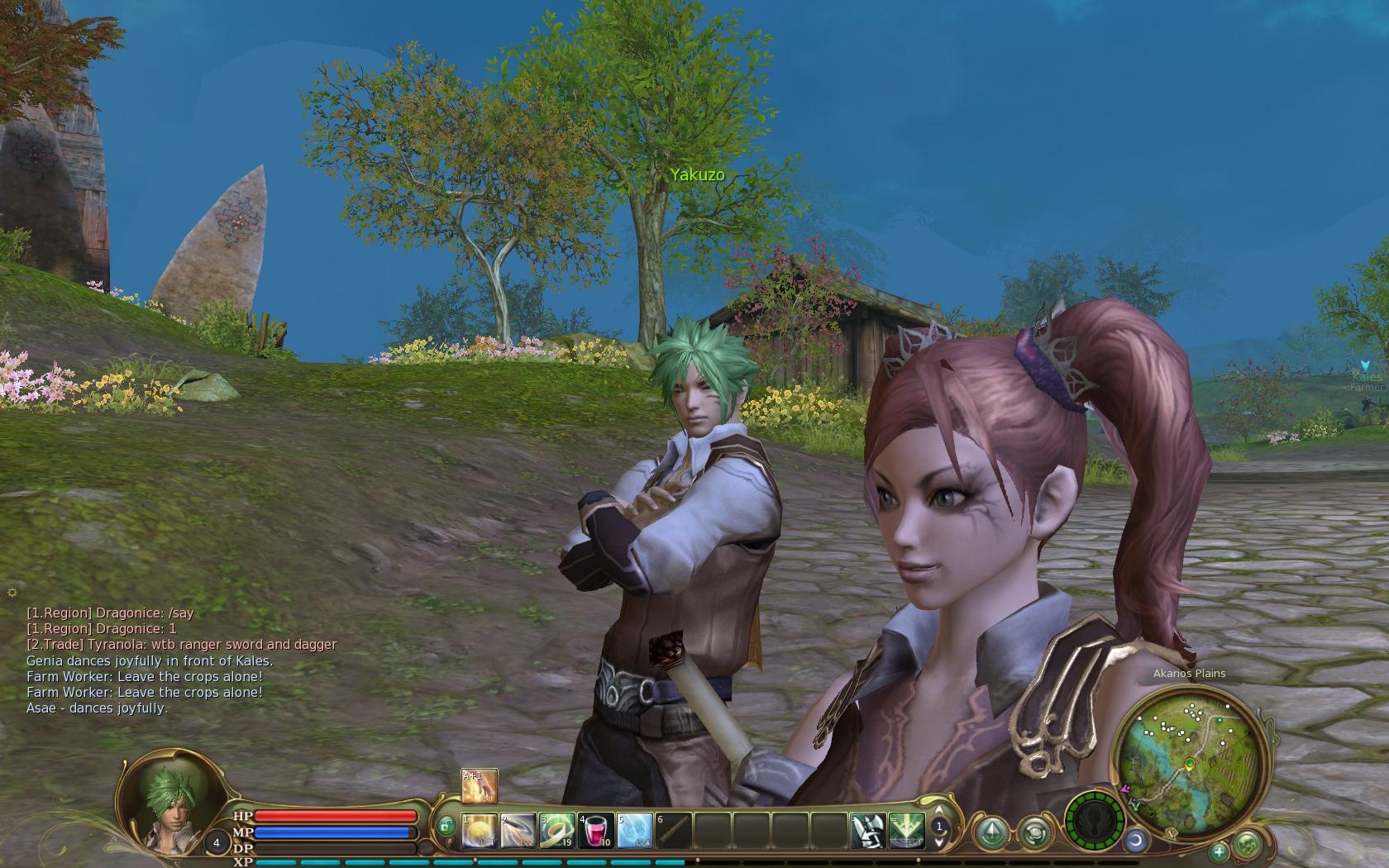Click the blue crescent moon button

pos(1137,841)
